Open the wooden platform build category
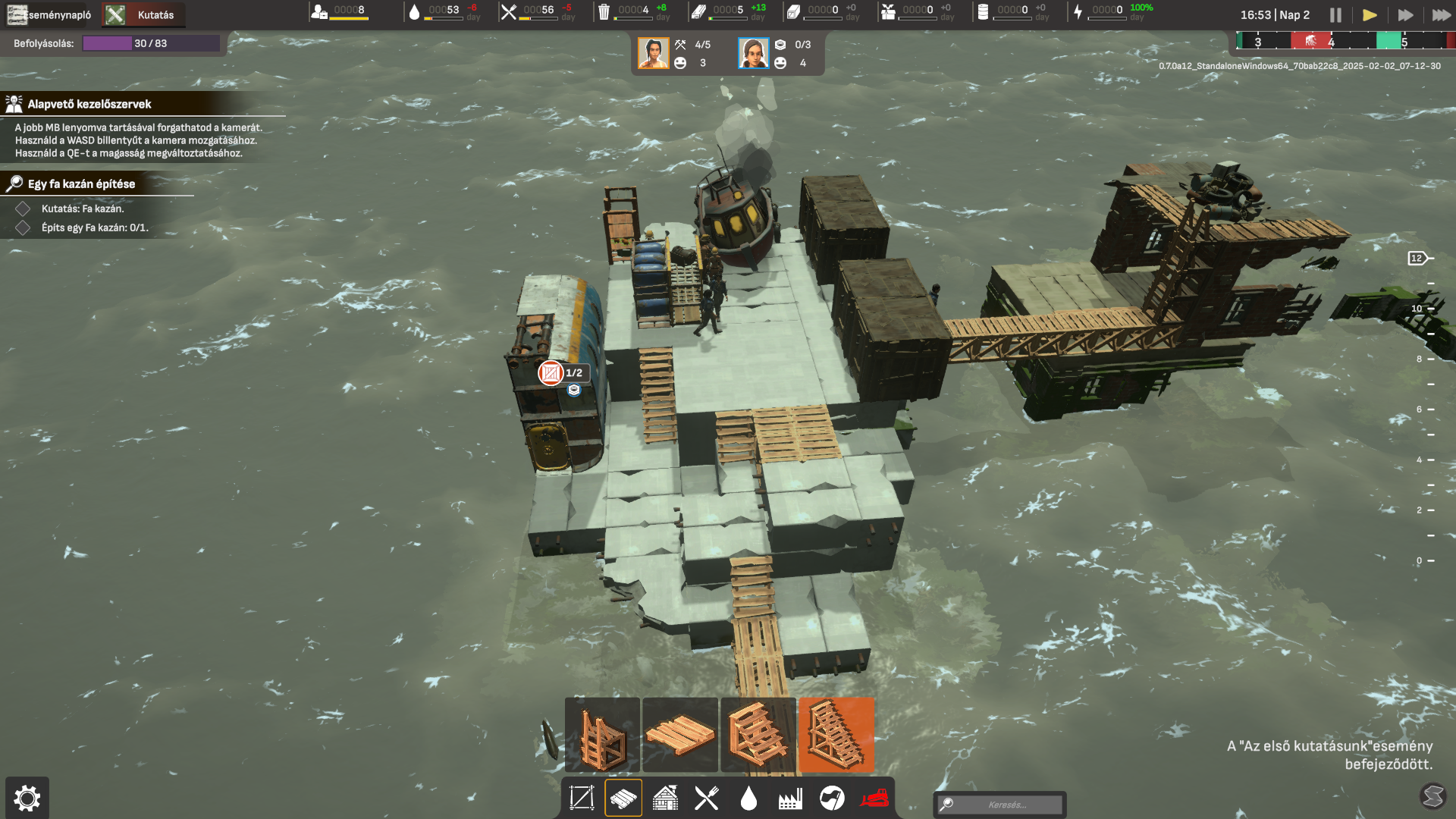The image size is (1456, 819). (x=623, y=798)
